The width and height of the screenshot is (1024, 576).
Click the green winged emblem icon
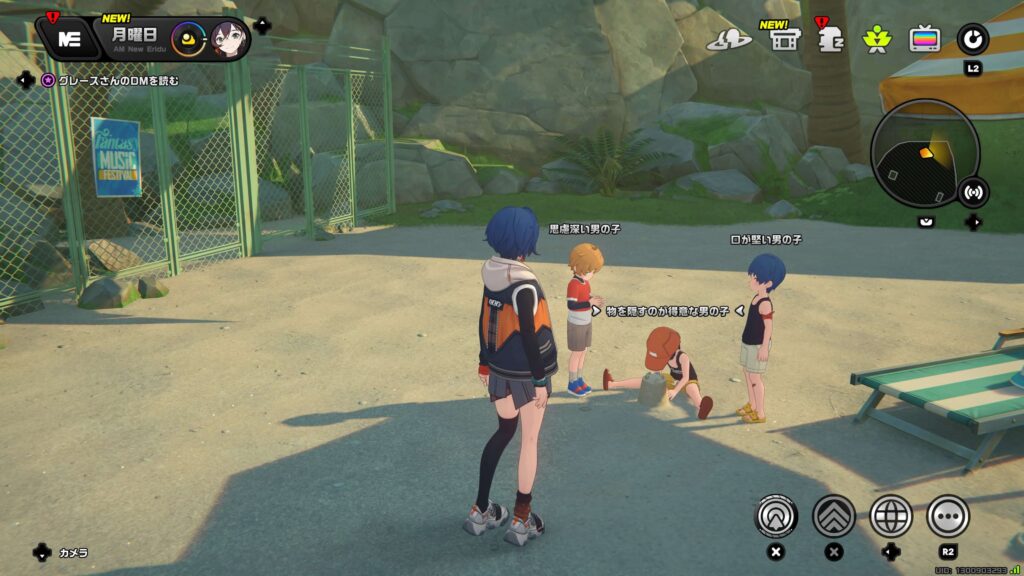coord(876,39)
